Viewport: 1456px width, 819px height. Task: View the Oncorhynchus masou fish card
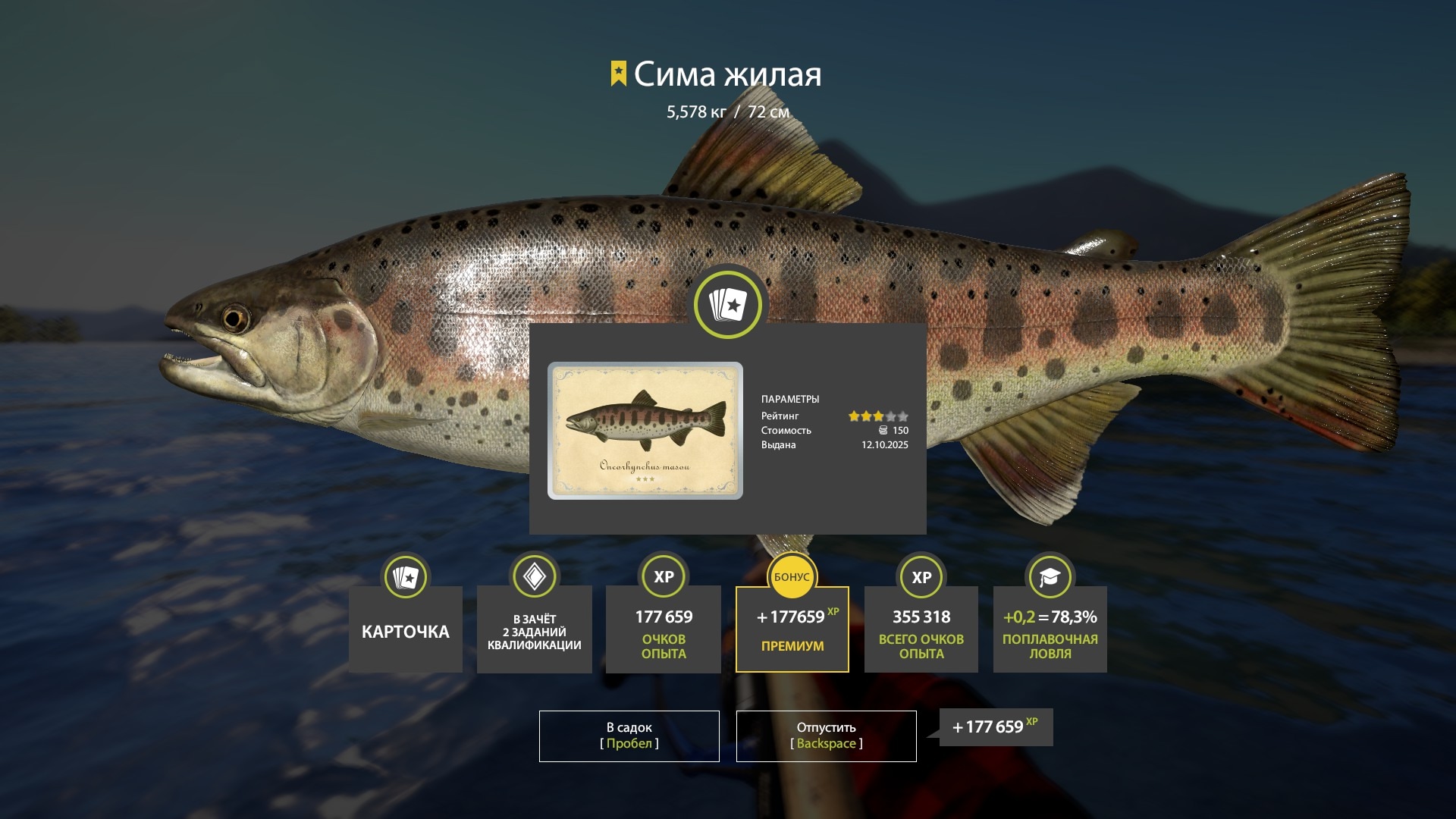(x=645, y=430)
